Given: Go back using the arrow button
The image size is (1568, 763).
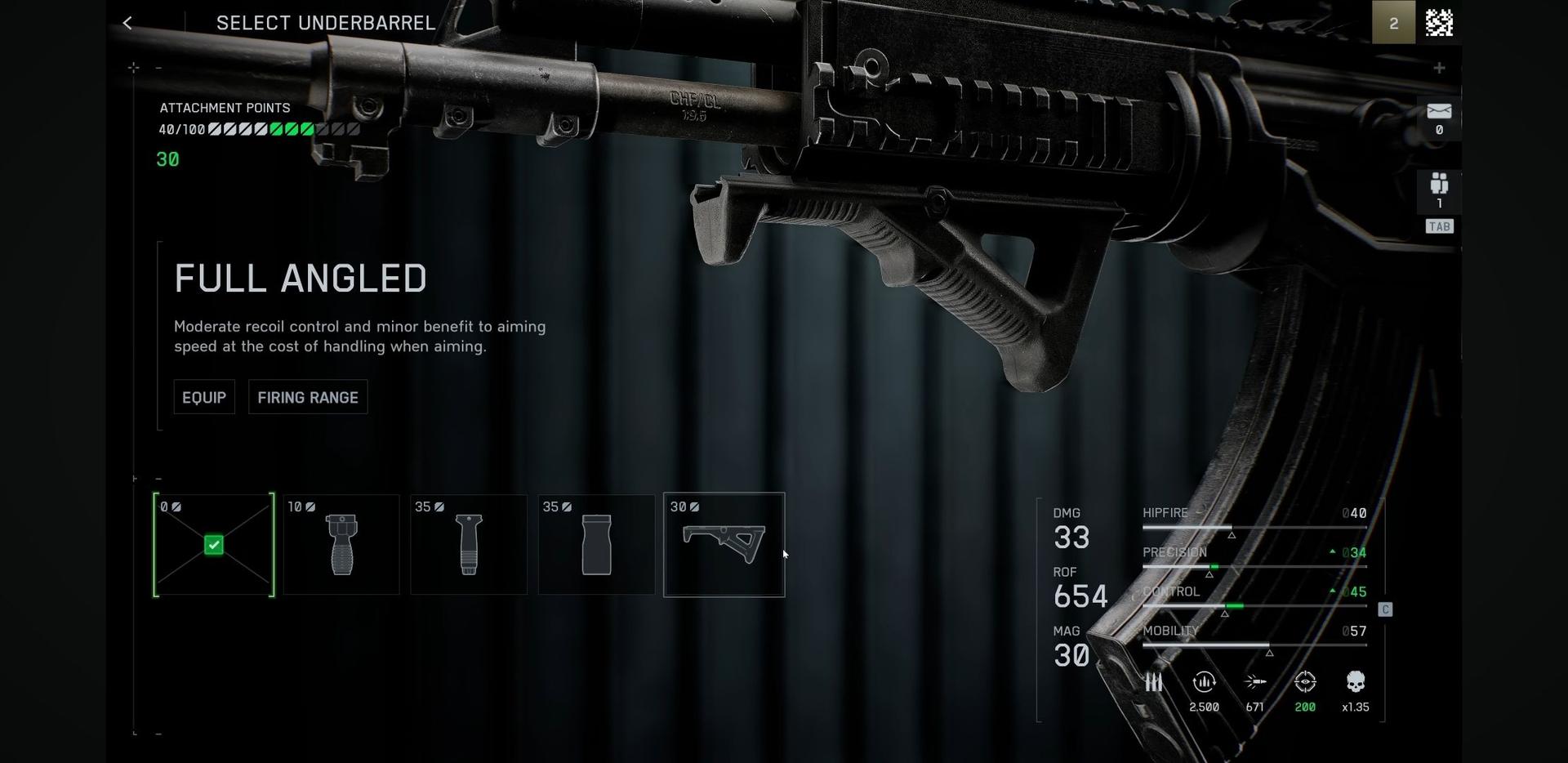Looking at the screenshot, I should (127, 23).
